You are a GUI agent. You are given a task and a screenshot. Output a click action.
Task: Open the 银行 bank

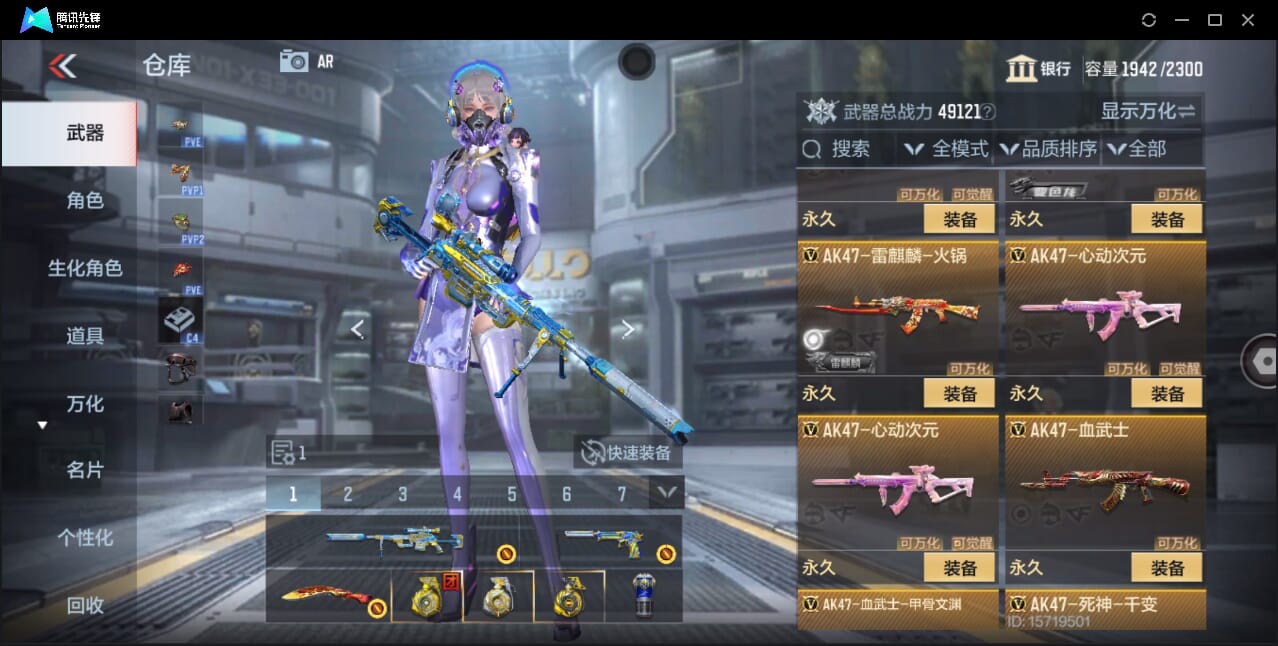(x=1039, y=69)
